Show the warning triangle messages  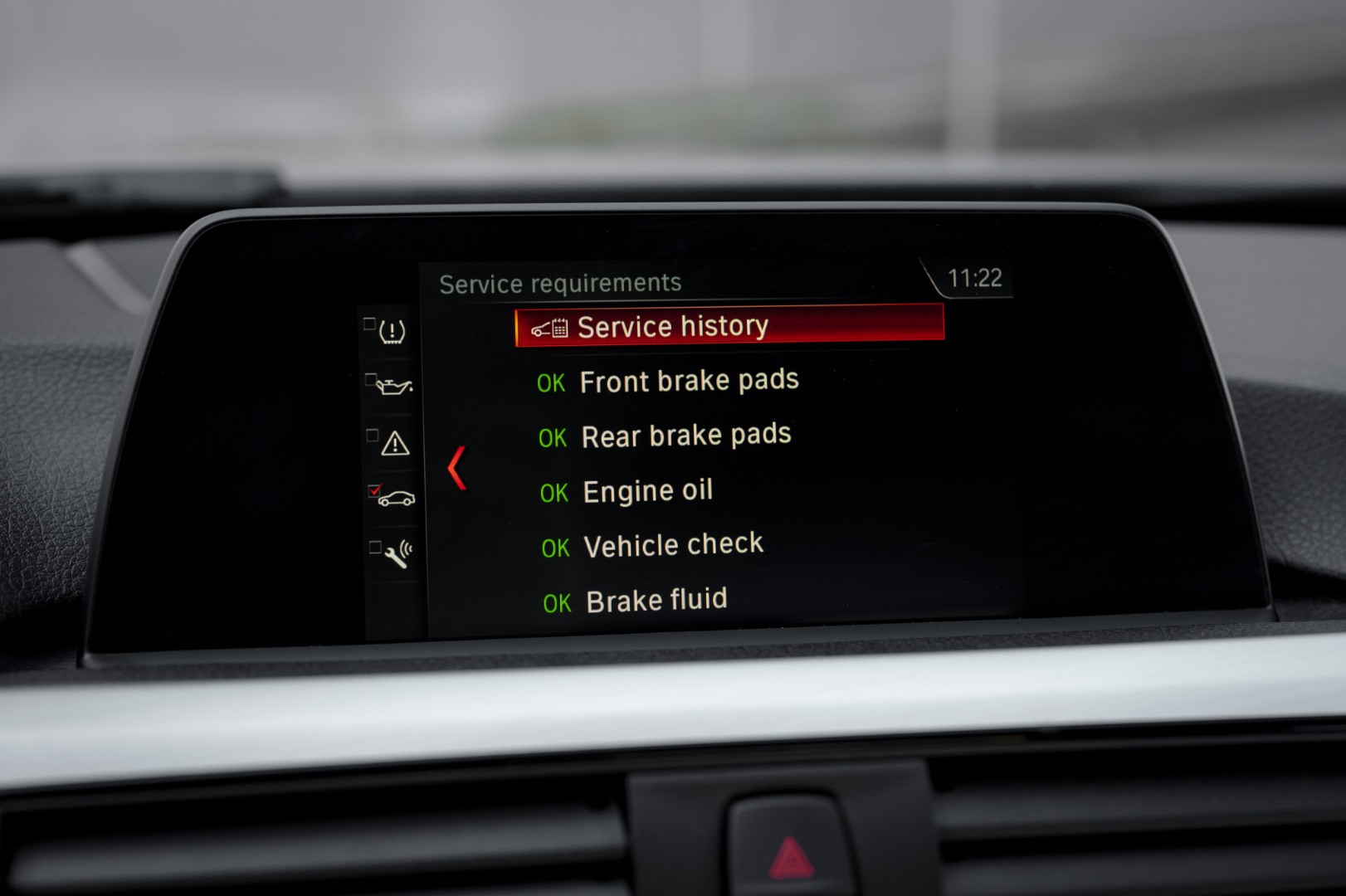point(394,444)
